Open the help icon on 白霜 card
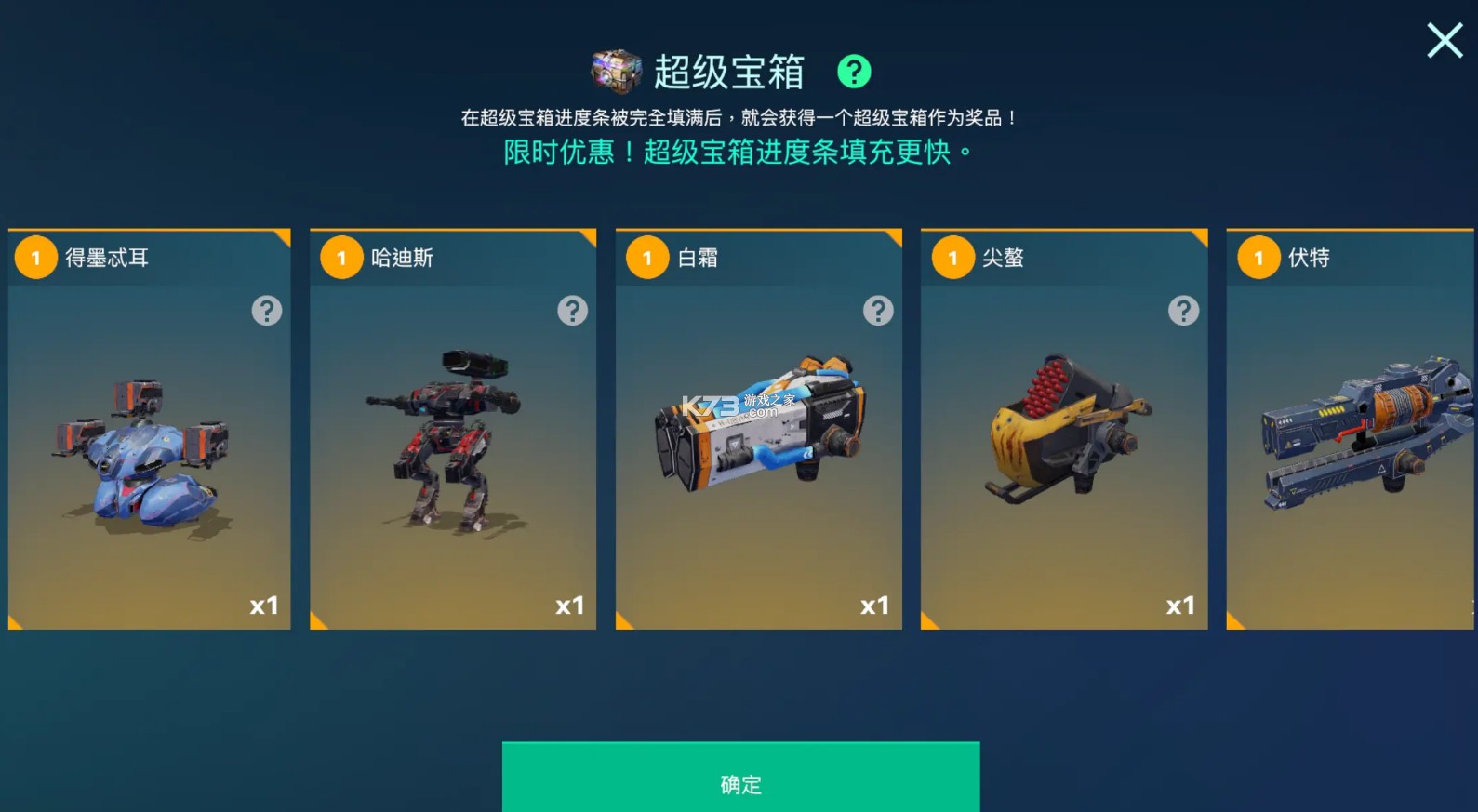The width and height of the screenshot is (1478, 812). 878,310
